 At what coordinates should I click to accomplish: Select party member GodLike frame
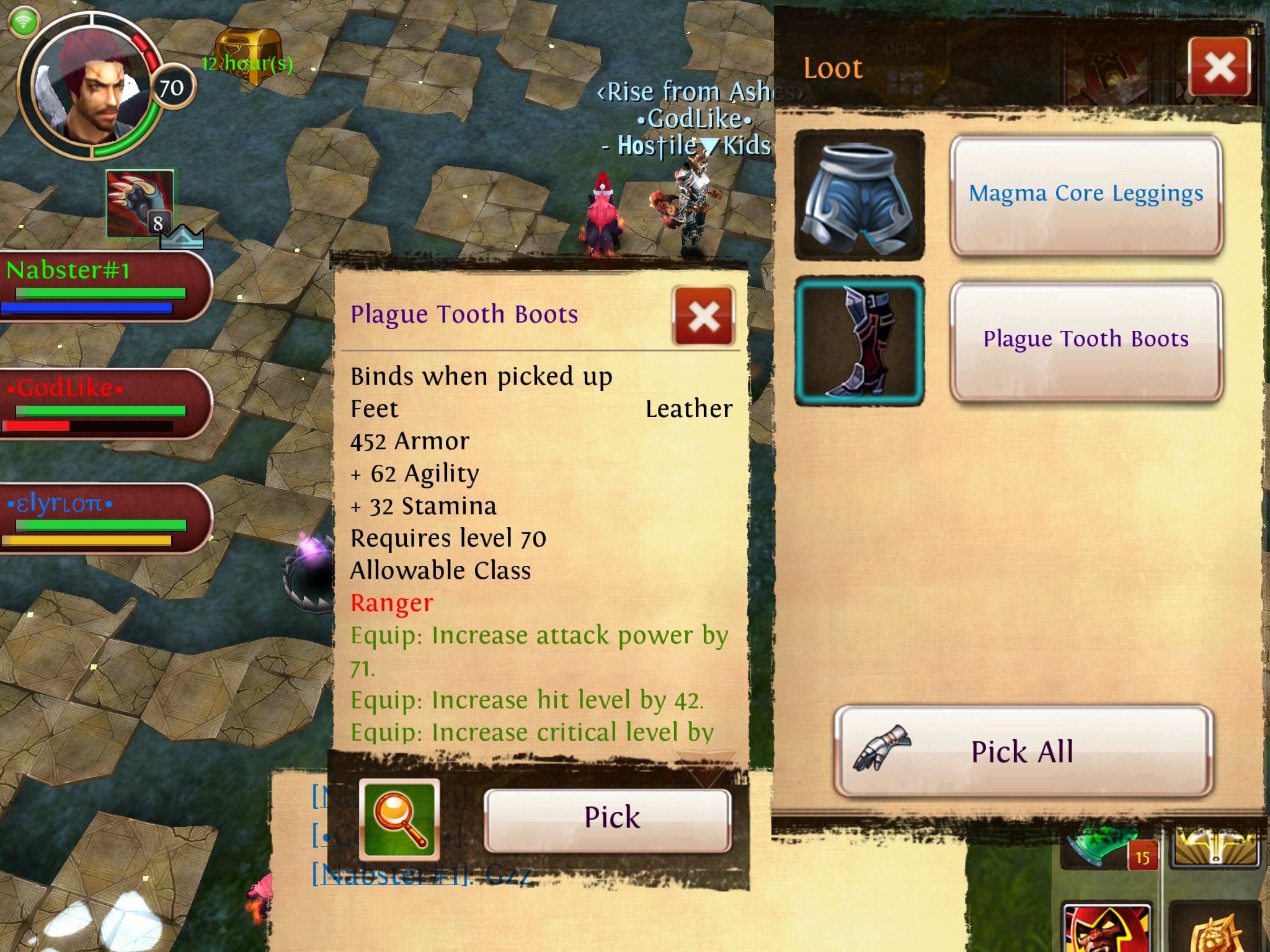point(102,403)
